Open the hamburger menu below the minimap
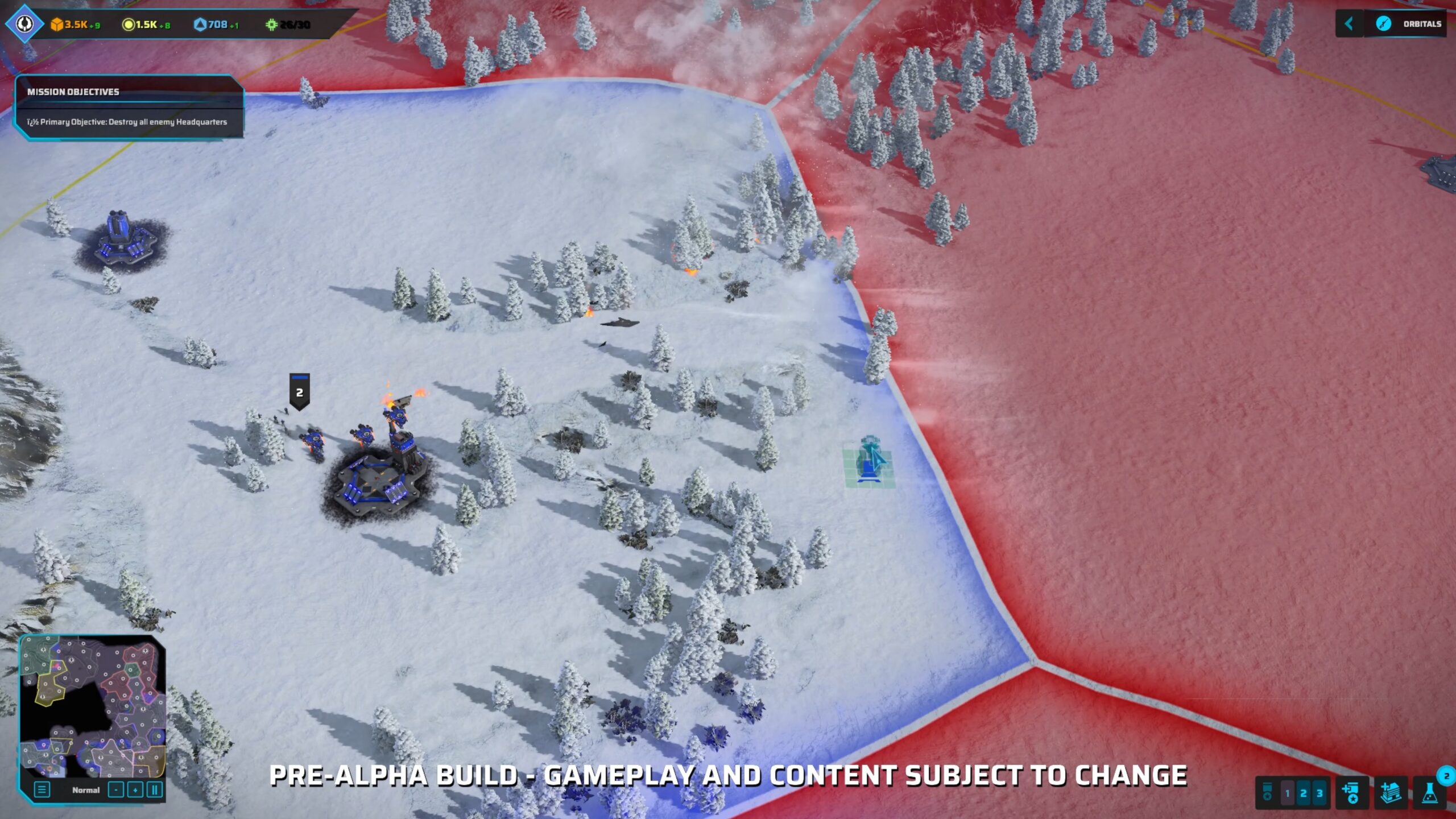 click(42, 790)
